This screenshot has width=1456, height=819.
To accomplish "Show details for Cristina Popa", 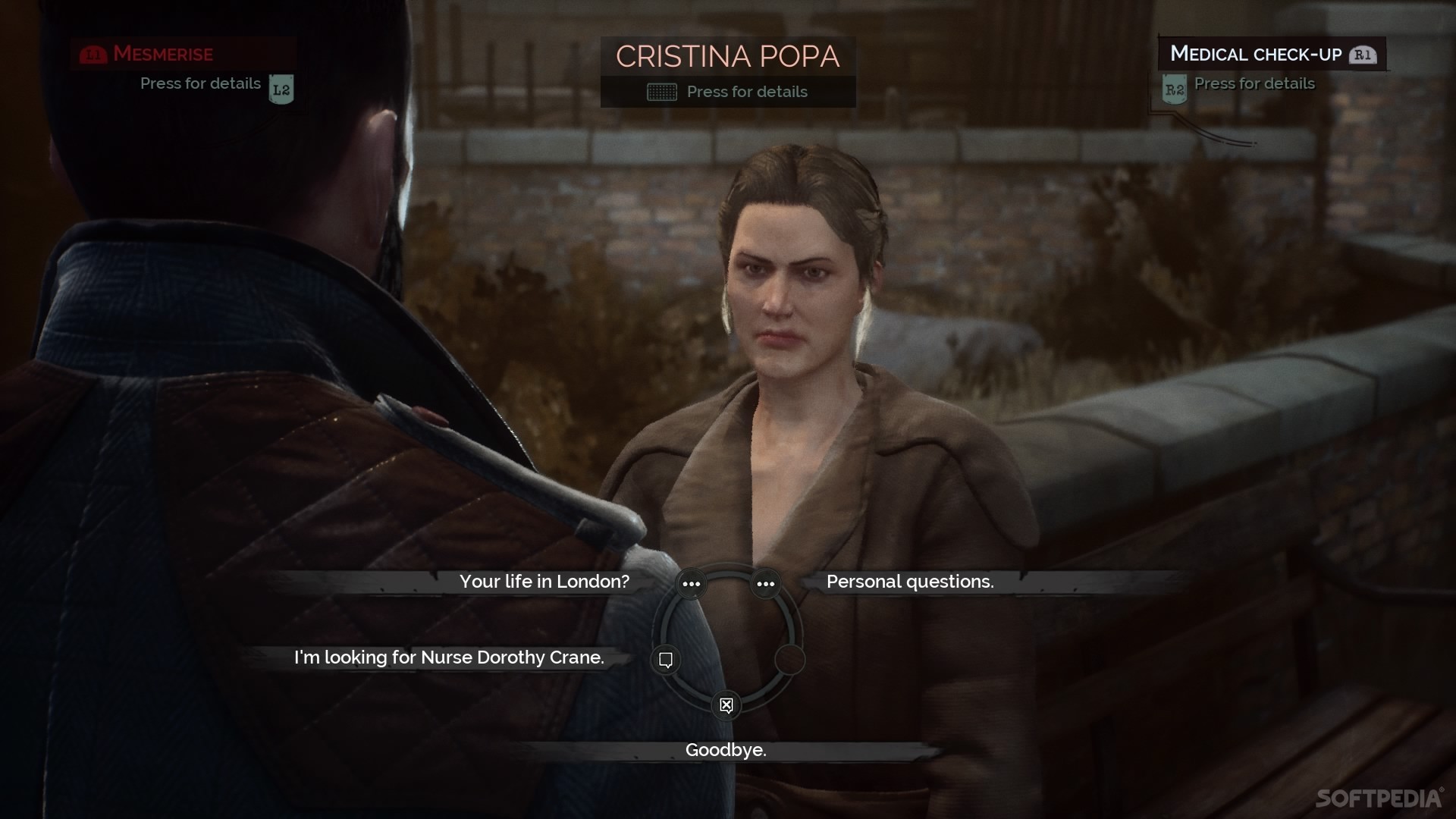I will click(x=727, y=92).
